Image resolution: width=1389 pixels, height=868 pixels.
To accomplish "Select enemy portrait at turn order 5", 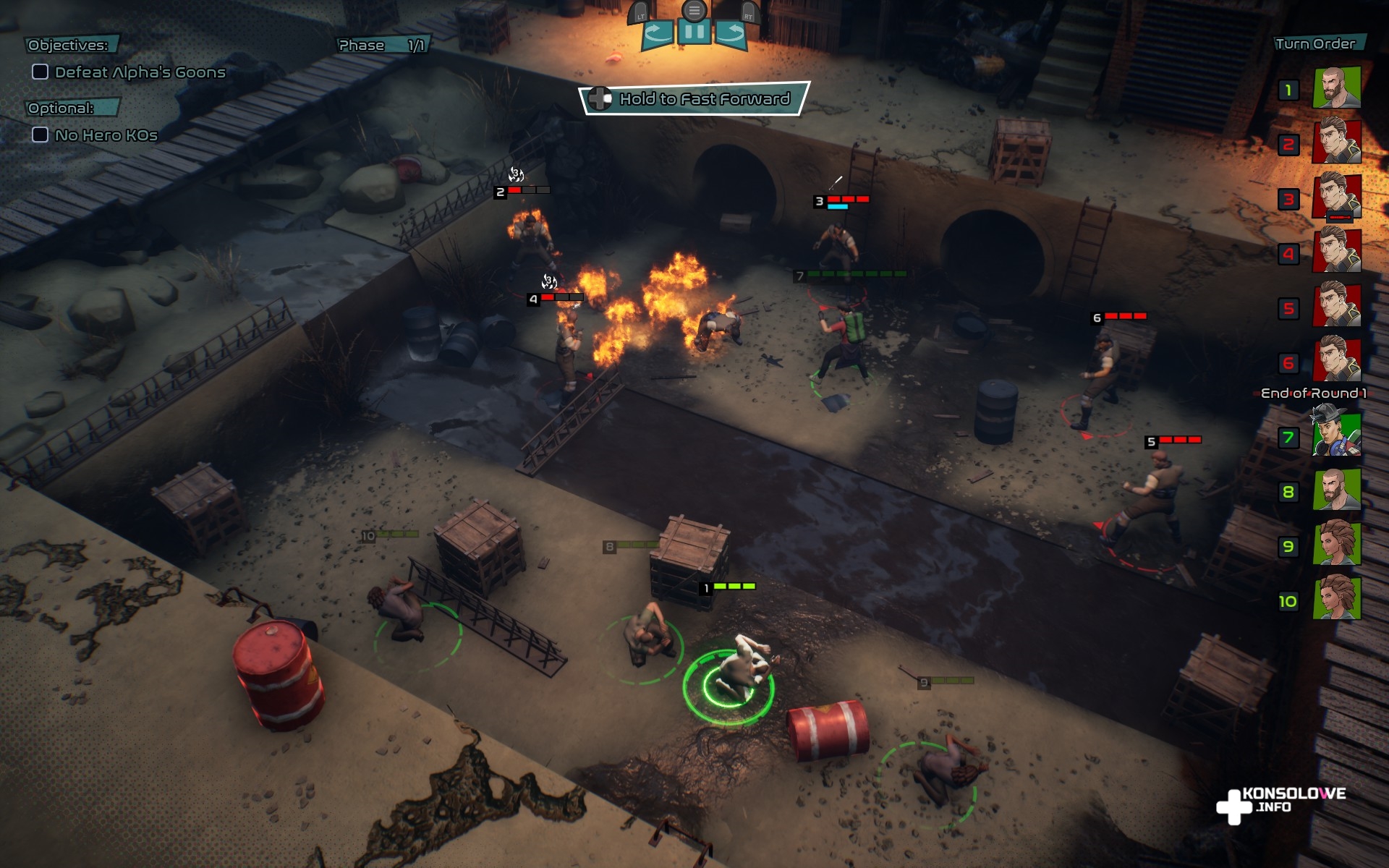I will tap(1336, 305).
